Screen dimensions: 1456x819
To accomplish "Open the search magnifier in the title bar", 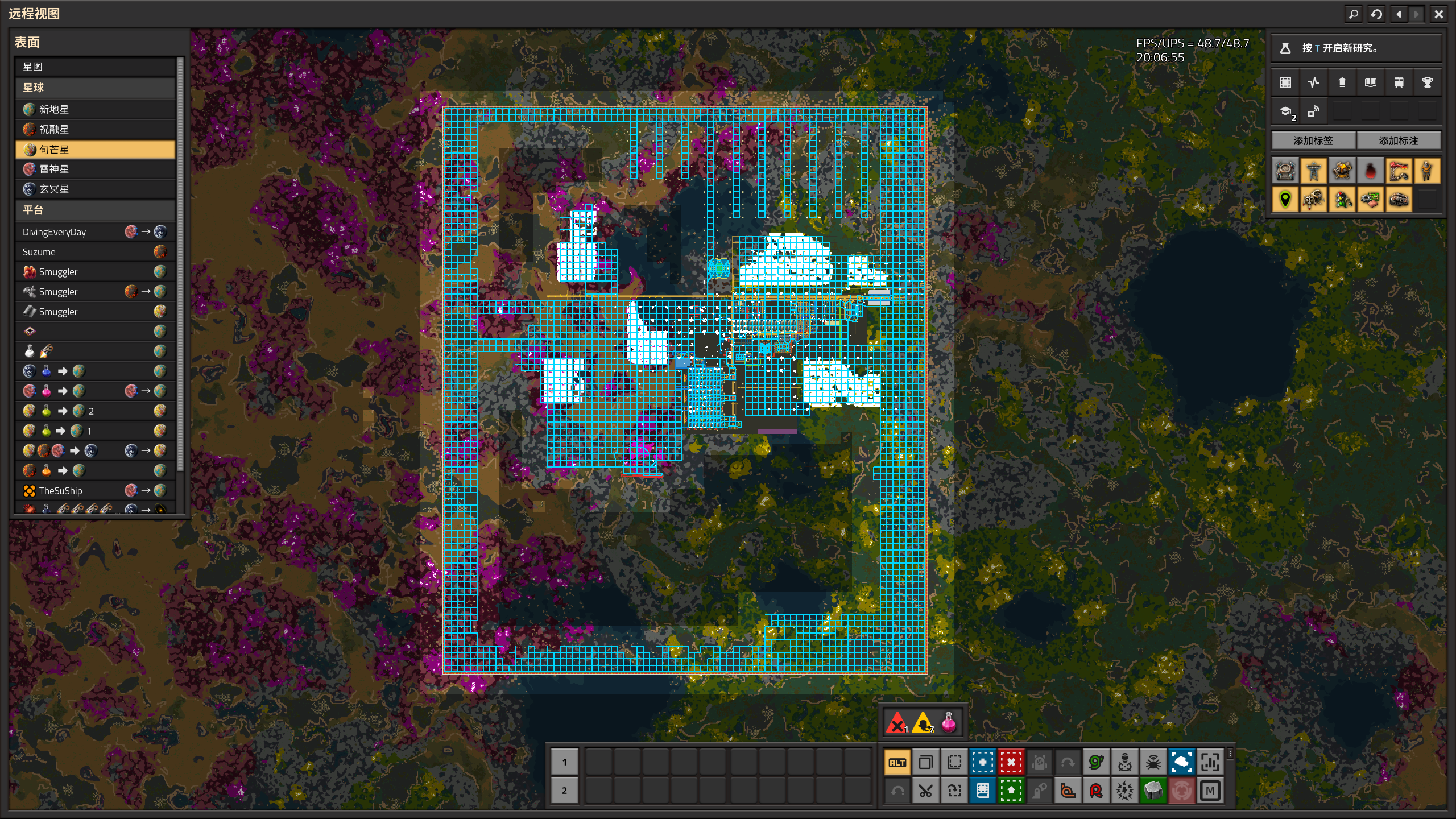I will pyautogui.click(x=1354, y=14).
